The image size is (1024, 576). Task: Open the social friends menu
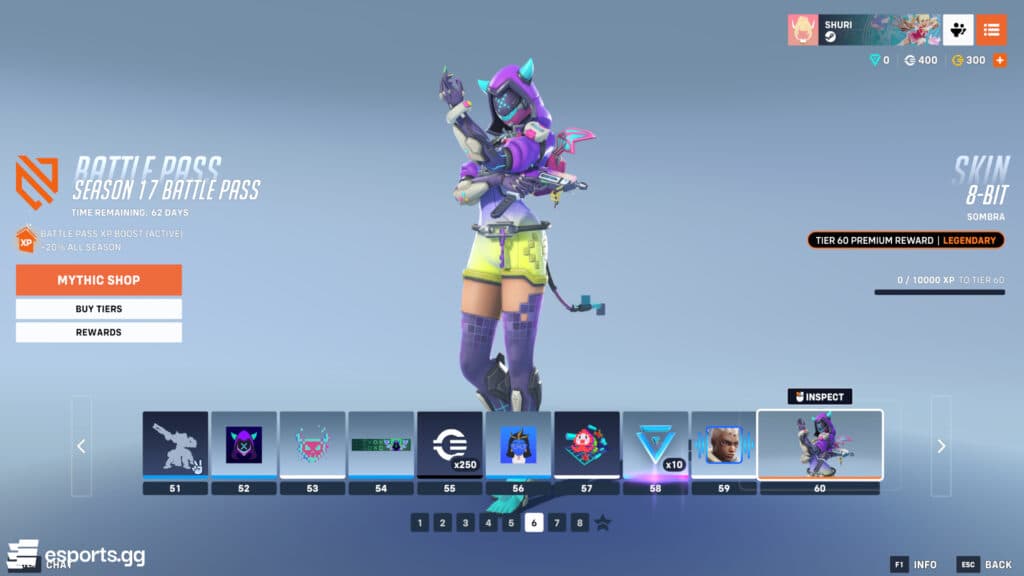pyautogui.click(x=957, y=30)
